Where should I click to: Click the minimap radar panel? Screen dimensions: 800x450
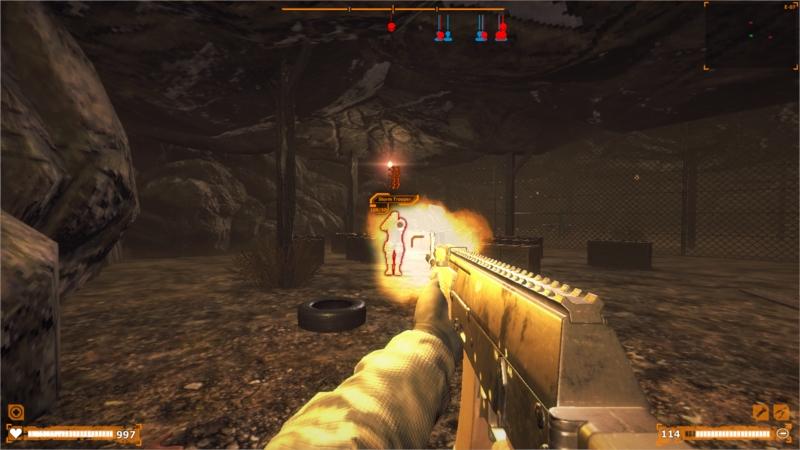pyautogui.click(x=751, y=35)
